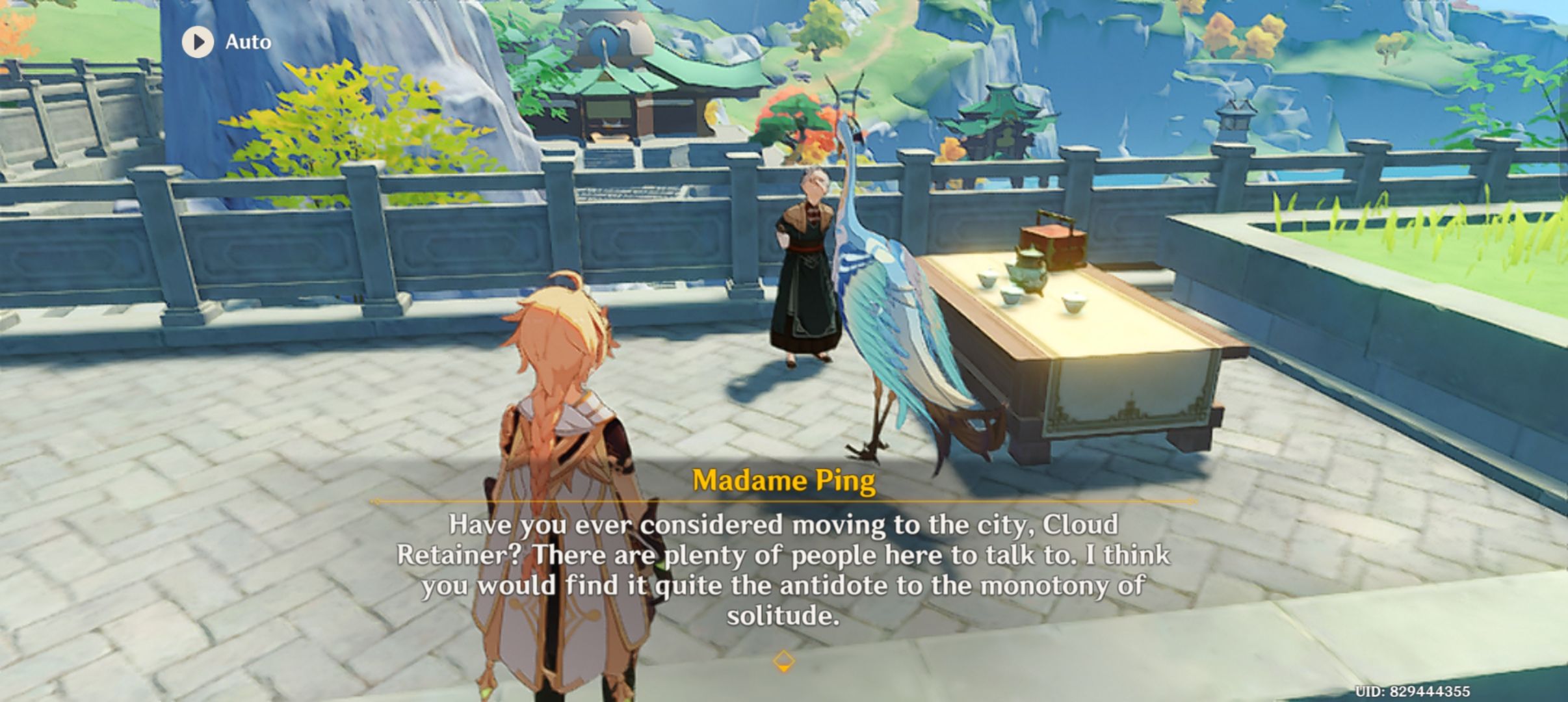Select the Madame Ping name label
Image resolution: width=1568 pixels, height=702 pixels.
[782, 481]
